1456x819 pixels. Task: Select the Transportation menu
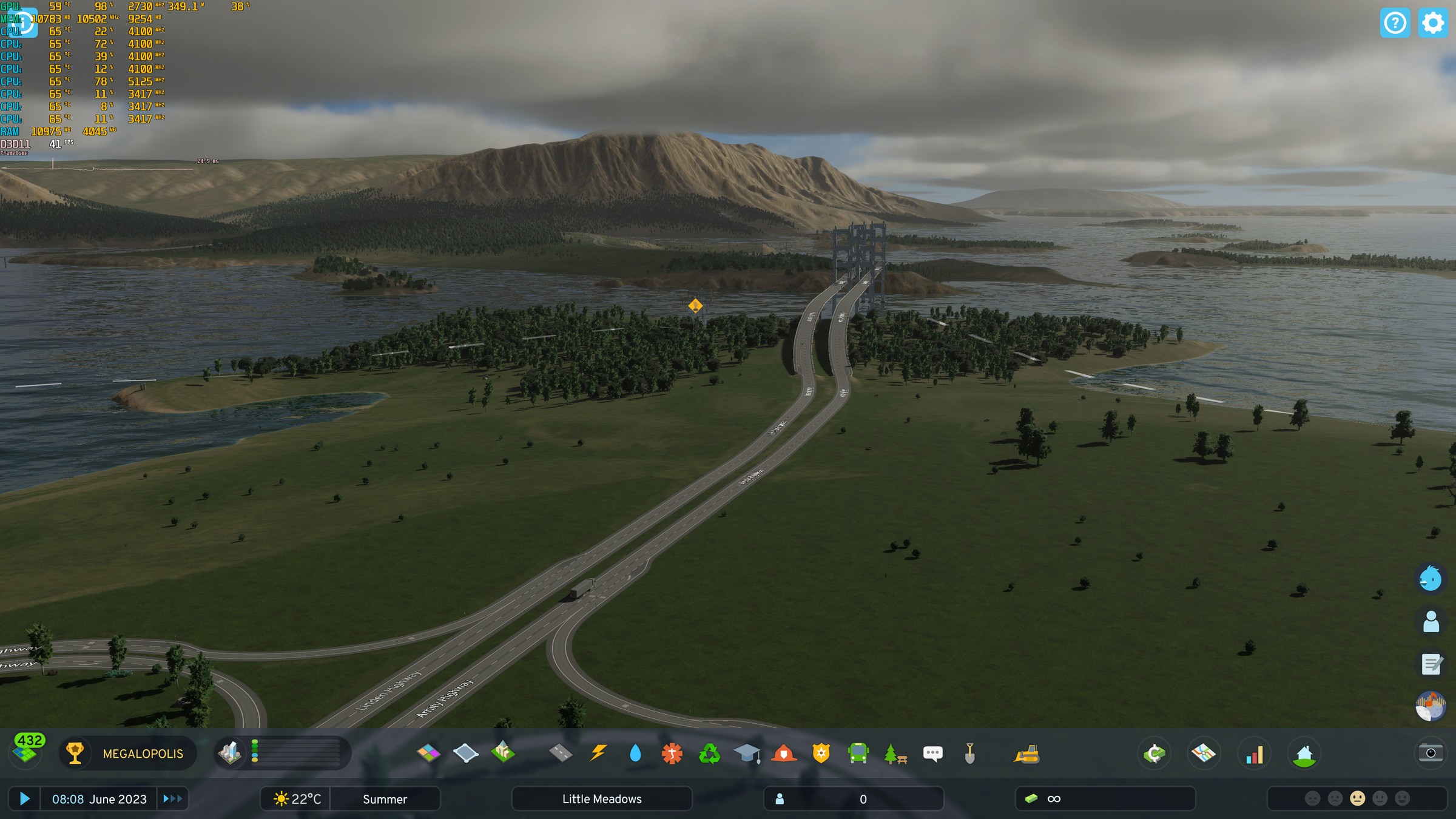(x=860, y=753)
